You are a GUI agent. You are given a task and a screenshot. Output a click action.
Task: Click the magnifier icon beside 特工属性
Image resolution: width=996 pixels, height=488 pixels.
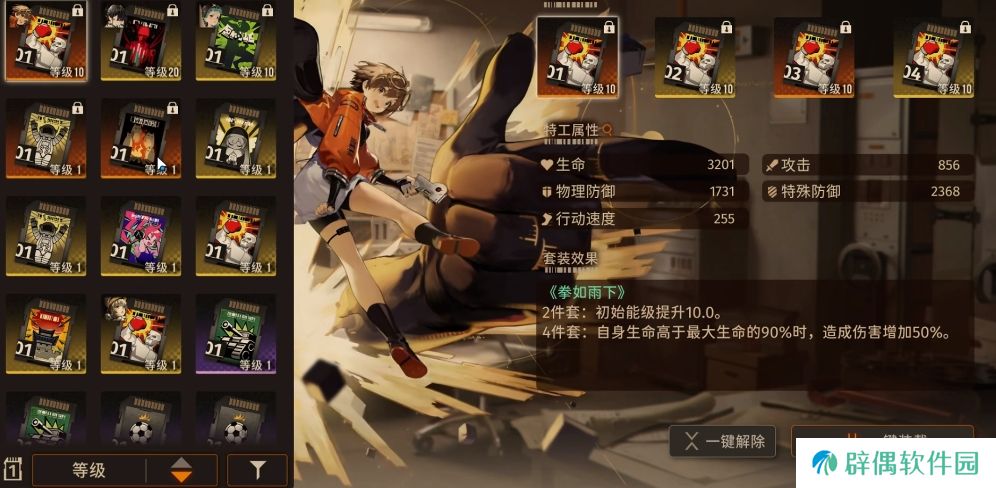[x=606, y=130]
